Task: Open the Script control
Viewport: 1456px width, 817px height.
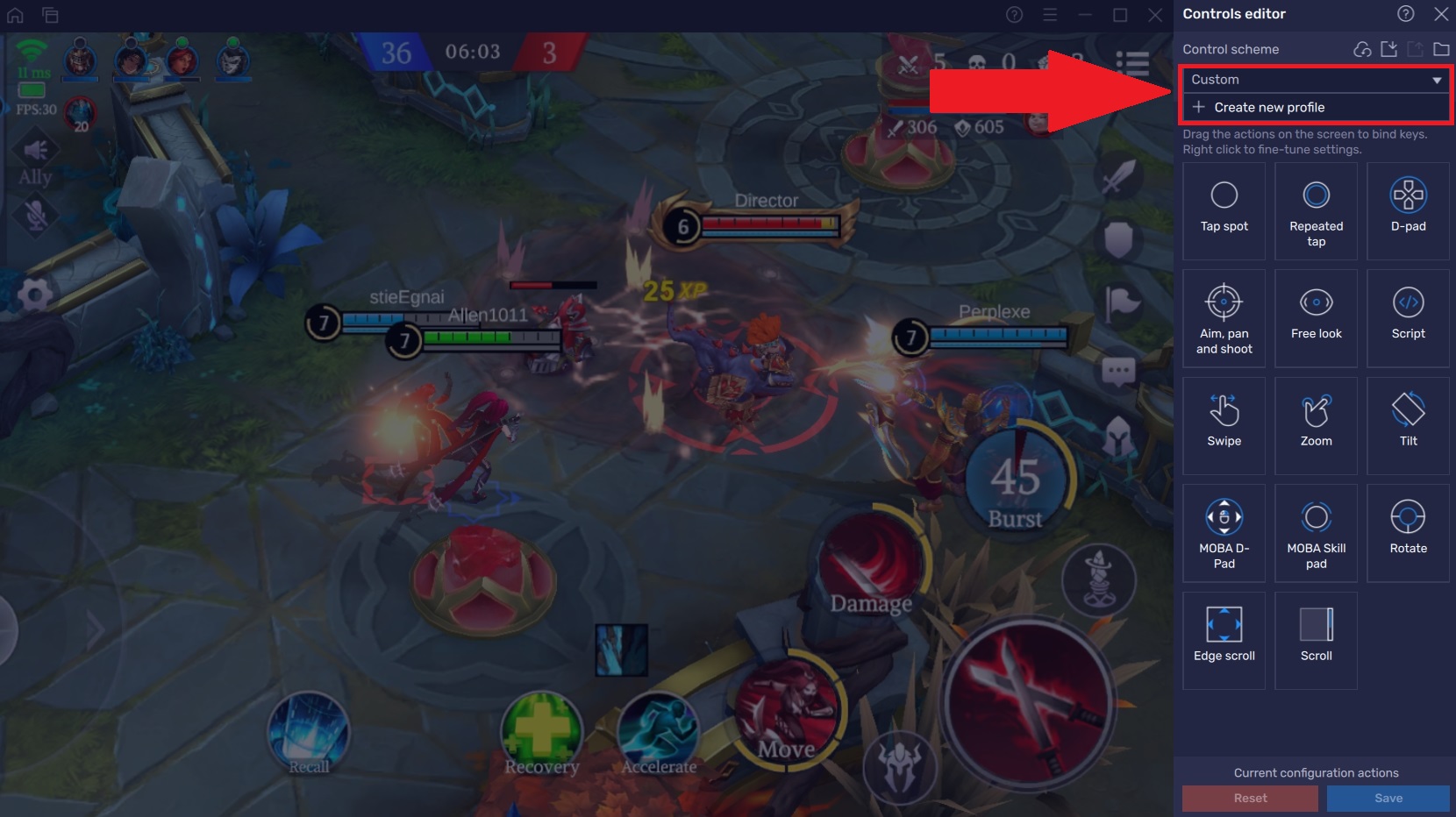Action: click(1408, 317)
